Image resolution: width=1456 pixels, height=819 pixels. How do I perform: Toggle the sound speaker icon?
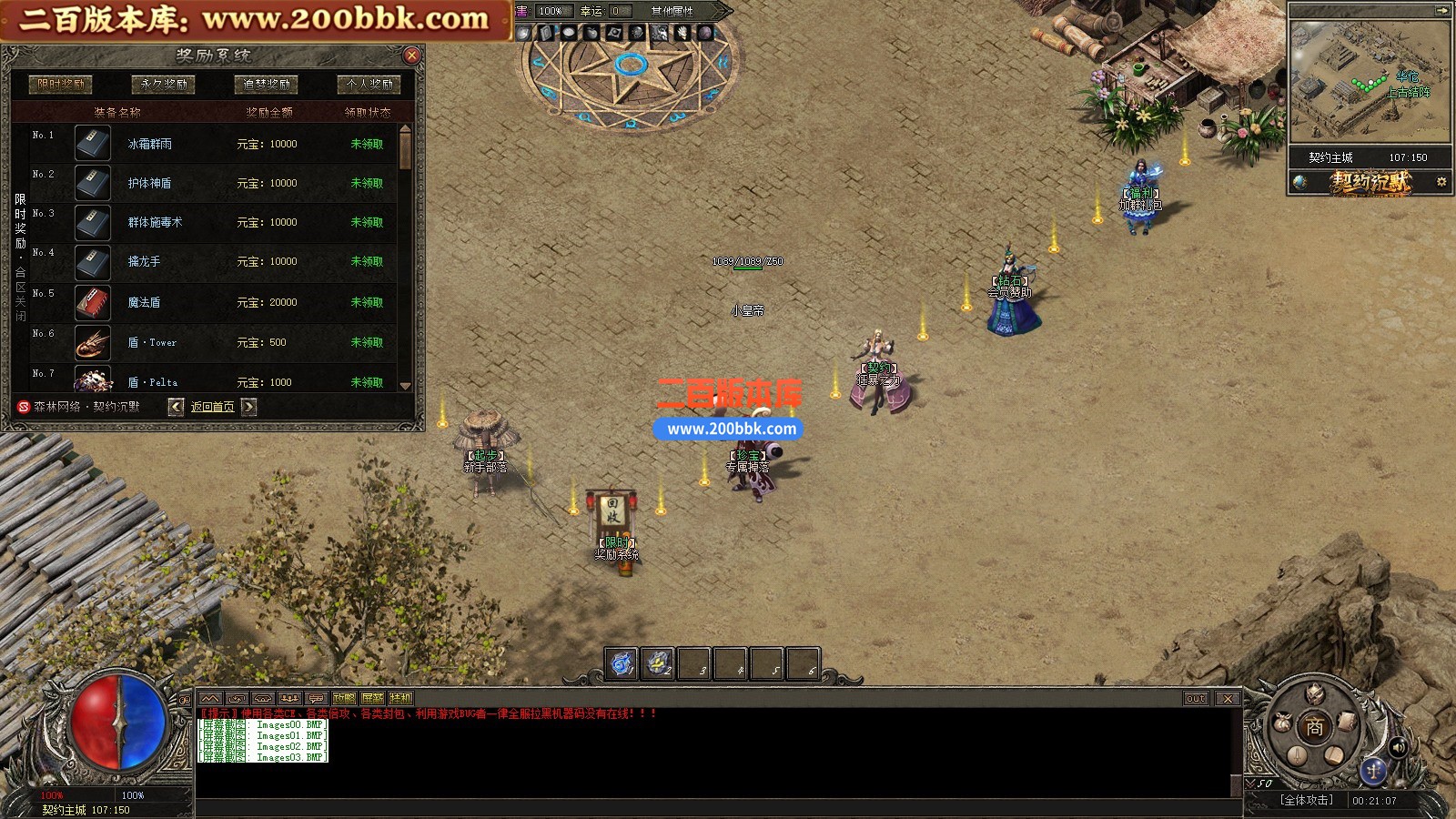coord(1399,748)
